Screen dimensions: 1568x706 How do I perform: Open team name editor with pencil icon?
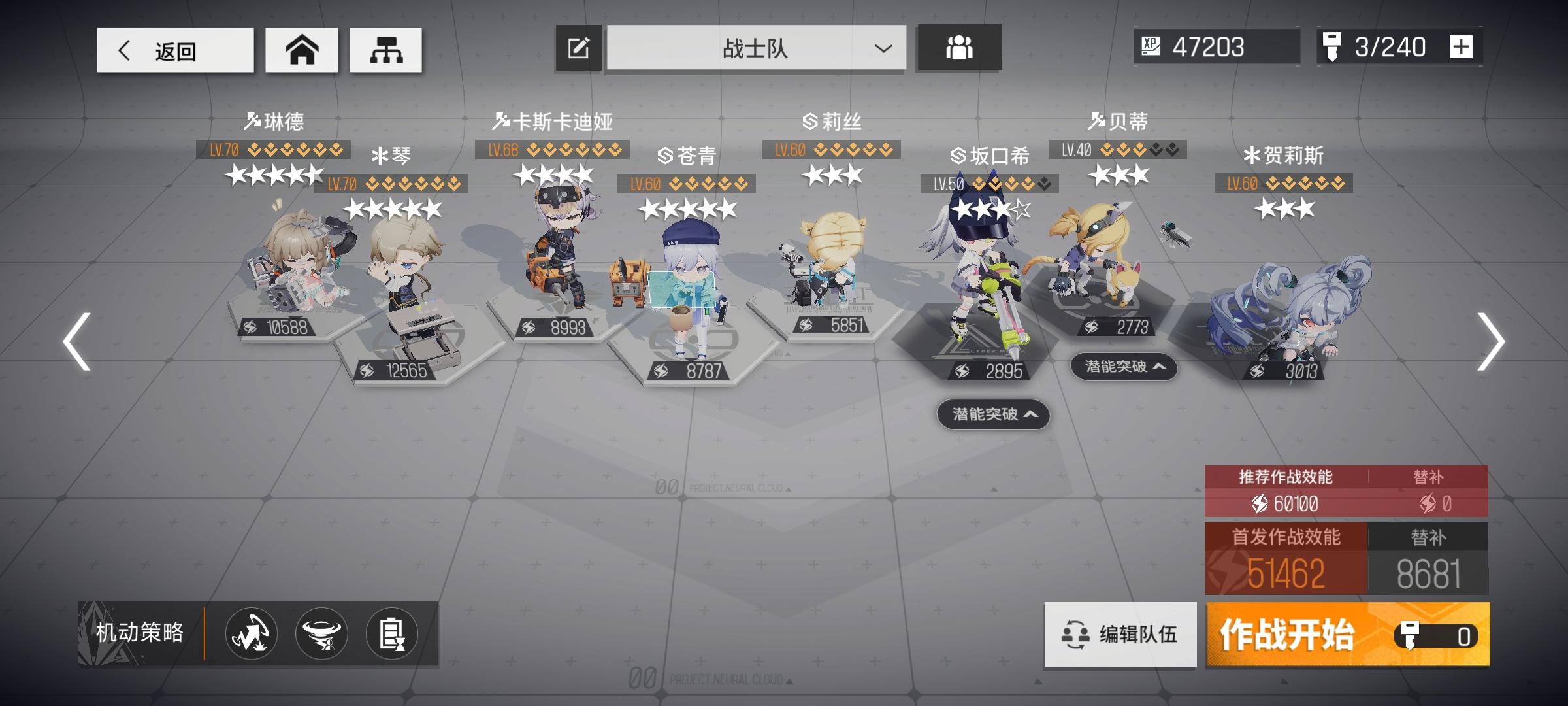click(x=578, y=47)
